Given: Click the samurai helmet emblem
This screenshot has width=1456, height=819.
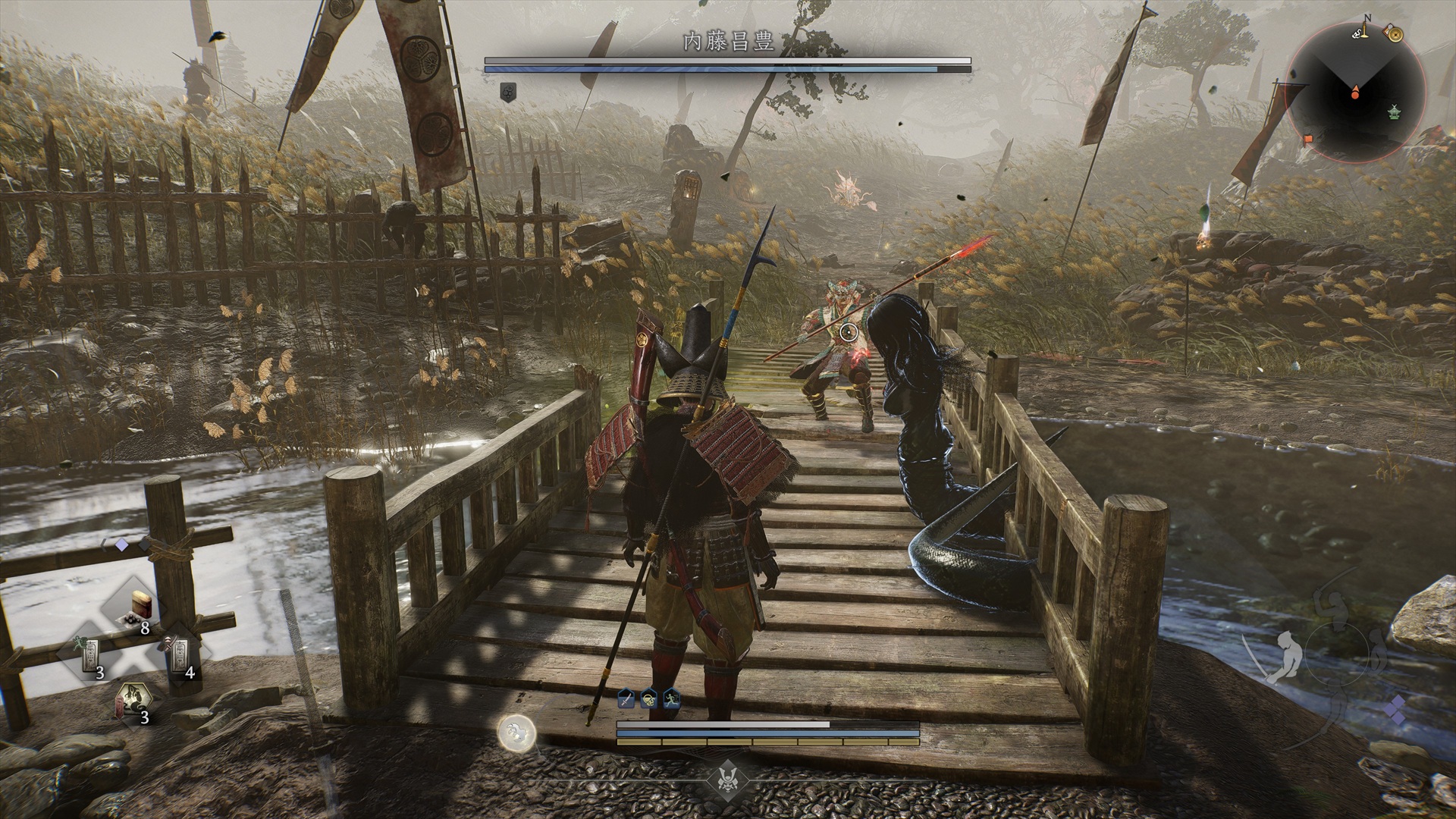Looking at the screenshot, I should (x=728, y=778).
